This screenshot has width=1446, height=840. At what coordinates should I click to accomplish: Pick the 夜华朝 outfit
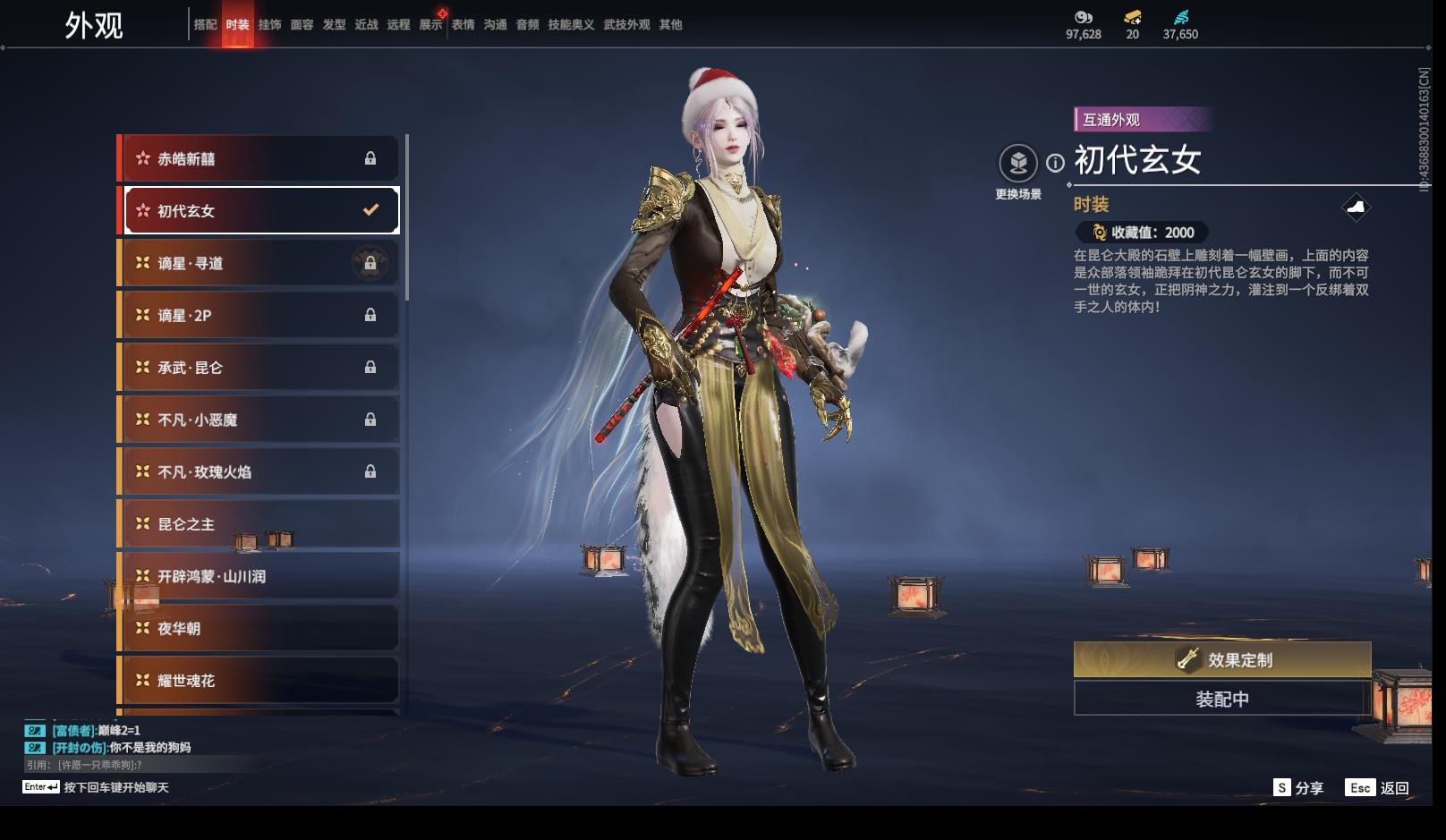click(259, 629)
